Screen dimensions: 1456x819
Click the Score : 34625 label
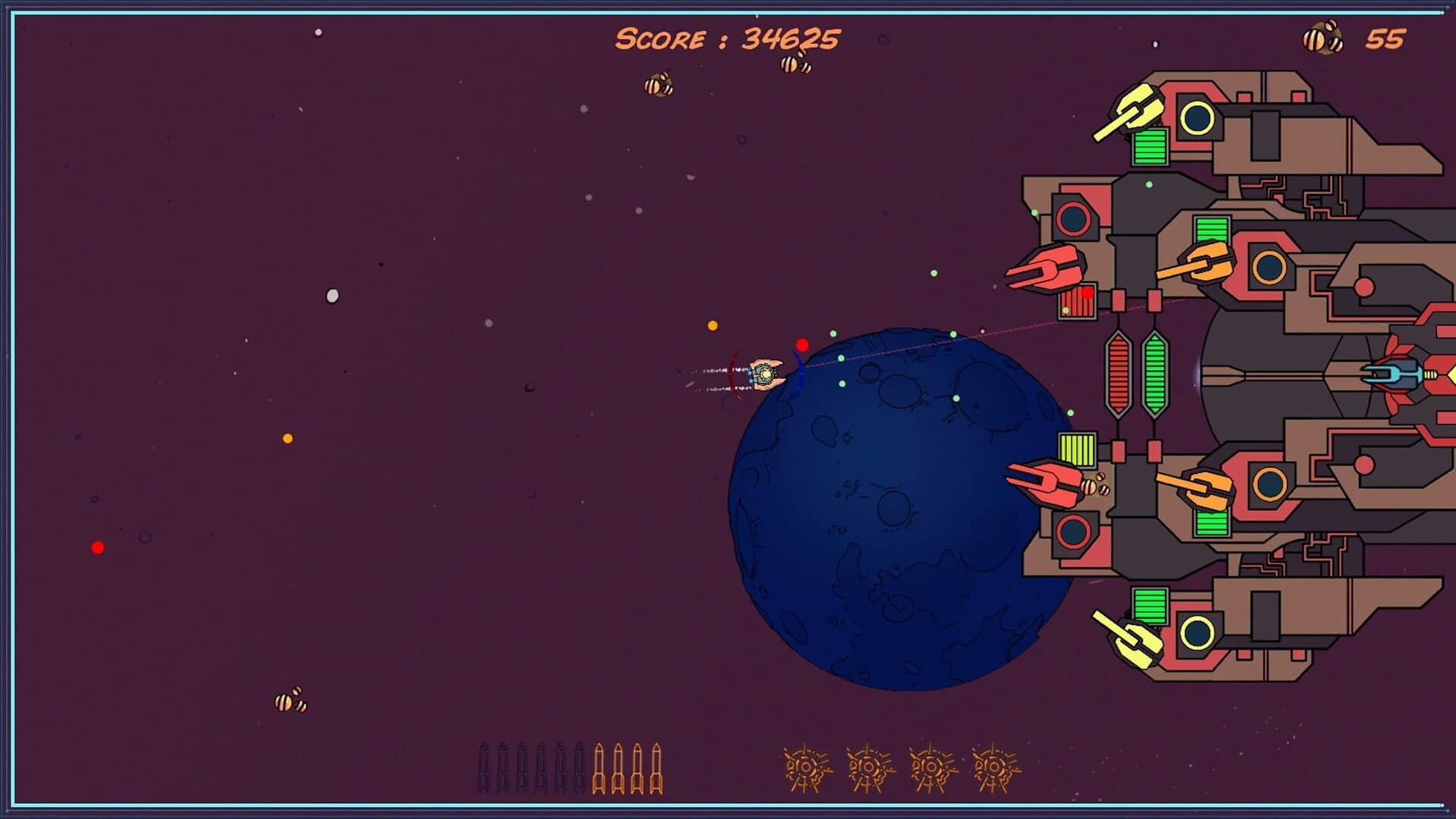point(728,36)
